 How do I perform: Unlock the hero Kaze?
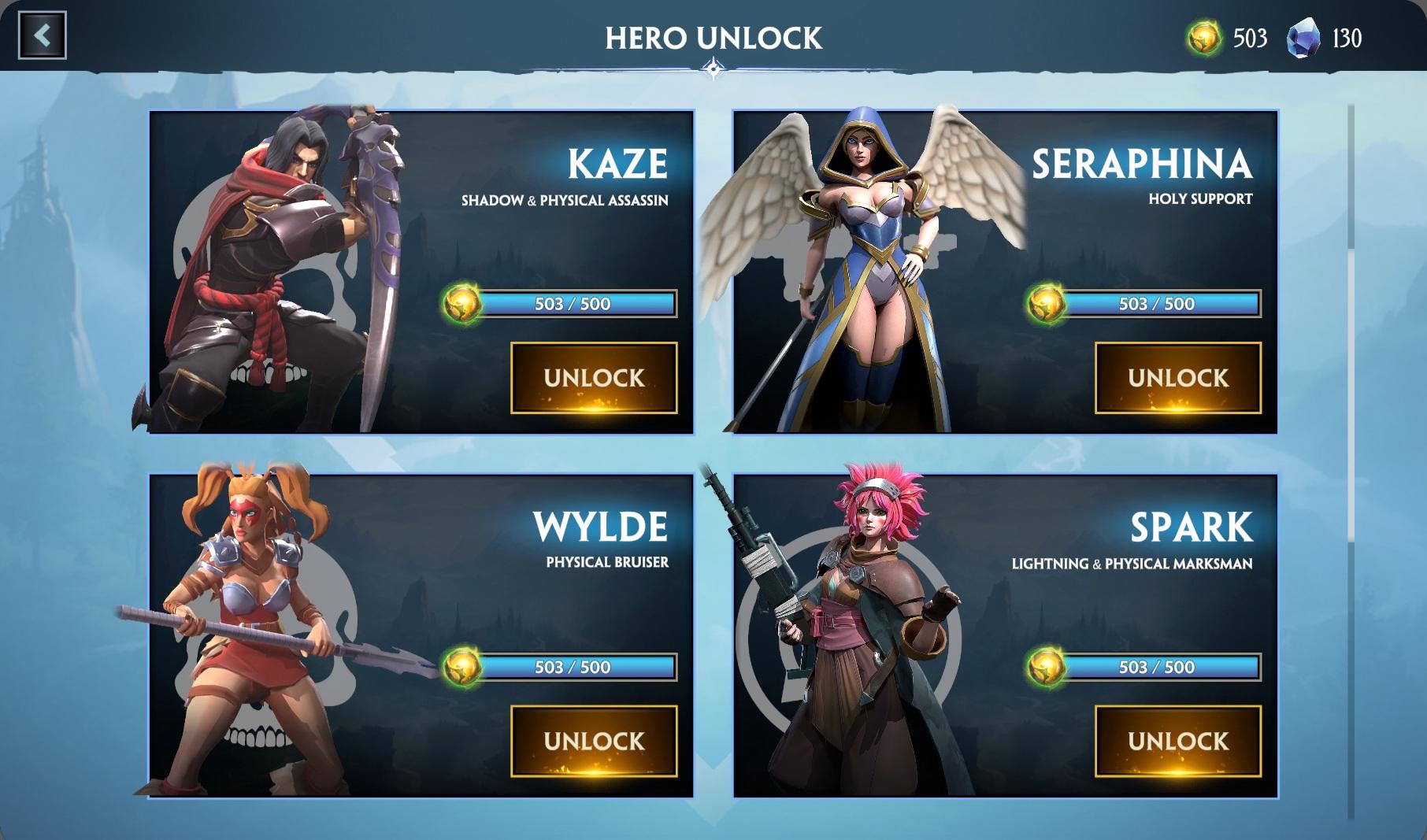click(x=594, y=378)
